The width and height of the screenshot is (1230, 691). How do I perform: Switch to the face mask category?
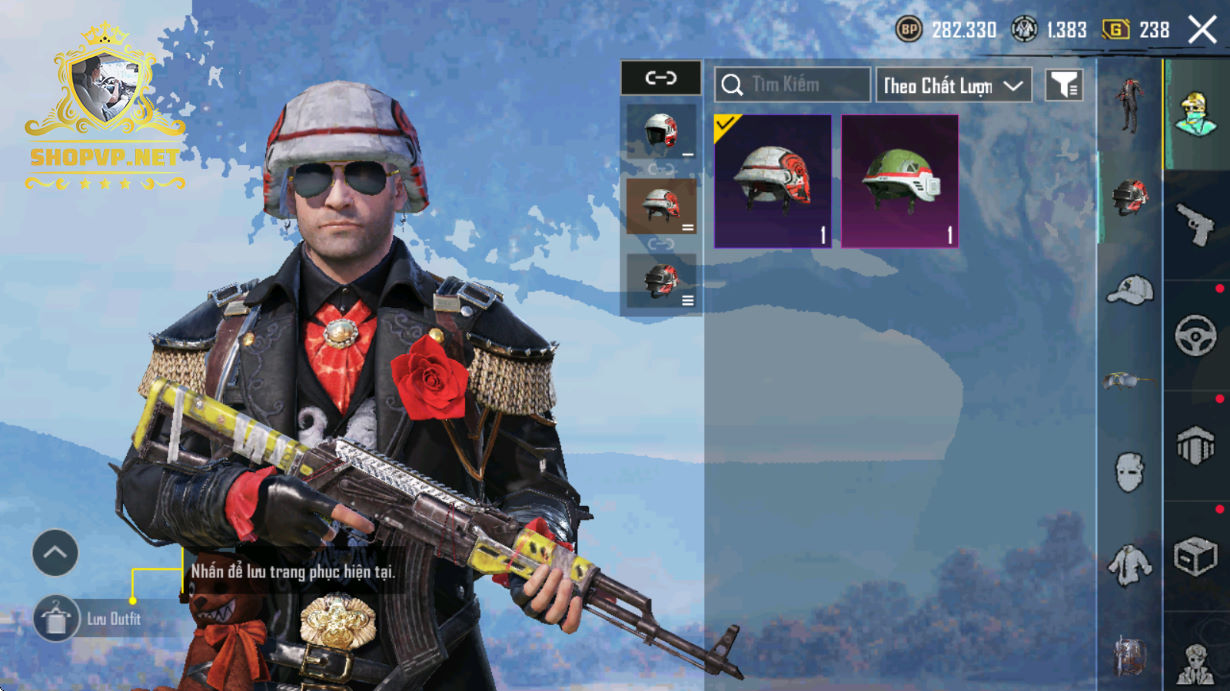point(1130,470)
